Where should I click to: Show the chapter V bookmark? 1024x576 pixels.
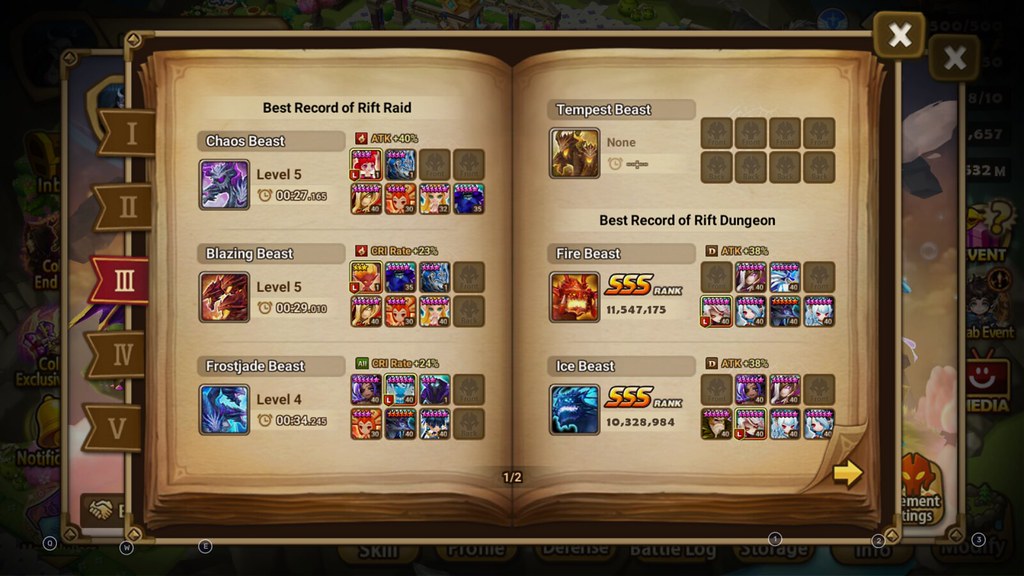(x=116, y=428)
